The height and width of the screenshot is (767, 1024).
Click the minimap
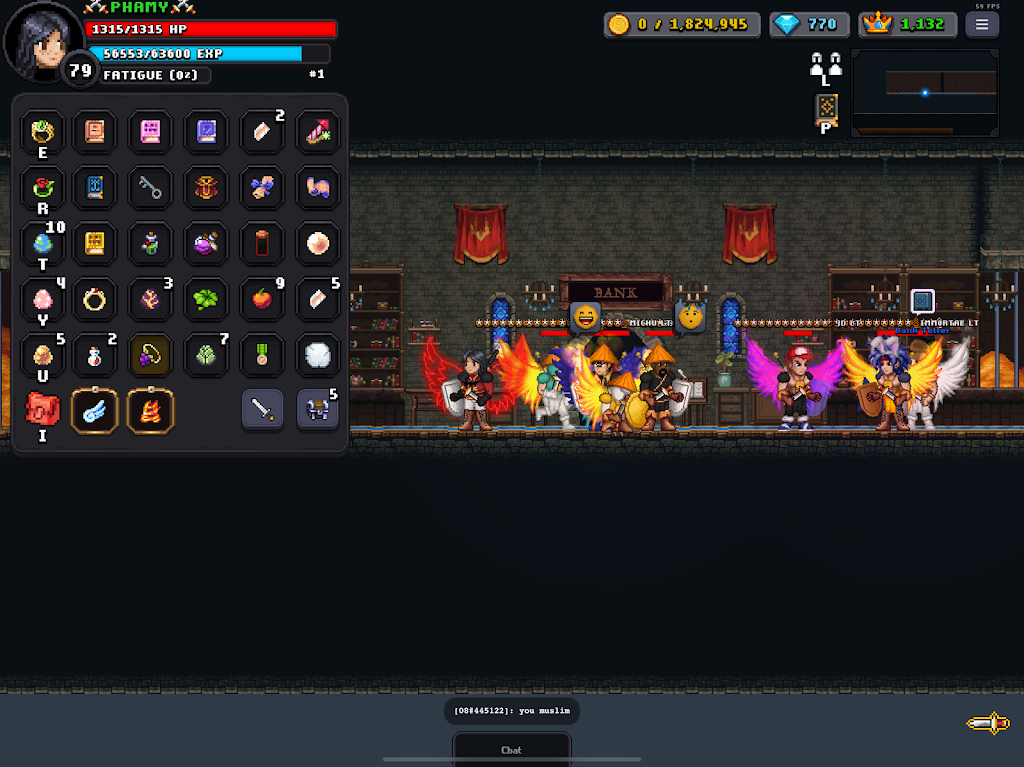tap(924, 93)
